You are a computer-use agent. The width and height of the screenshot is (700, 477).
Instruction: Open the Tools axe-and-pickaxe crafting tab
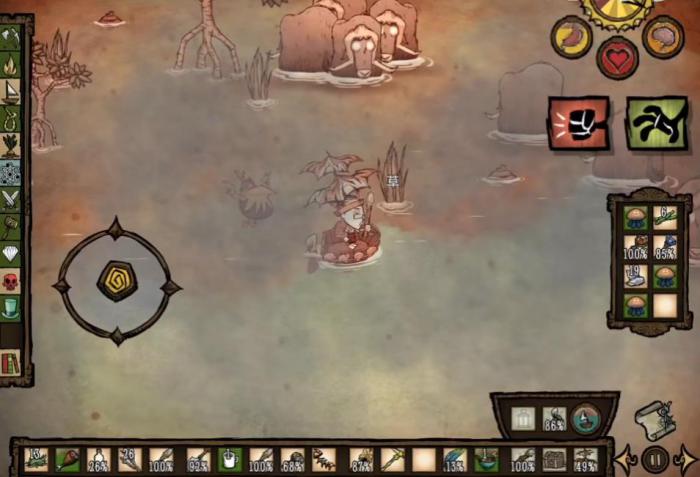point(11,39)
